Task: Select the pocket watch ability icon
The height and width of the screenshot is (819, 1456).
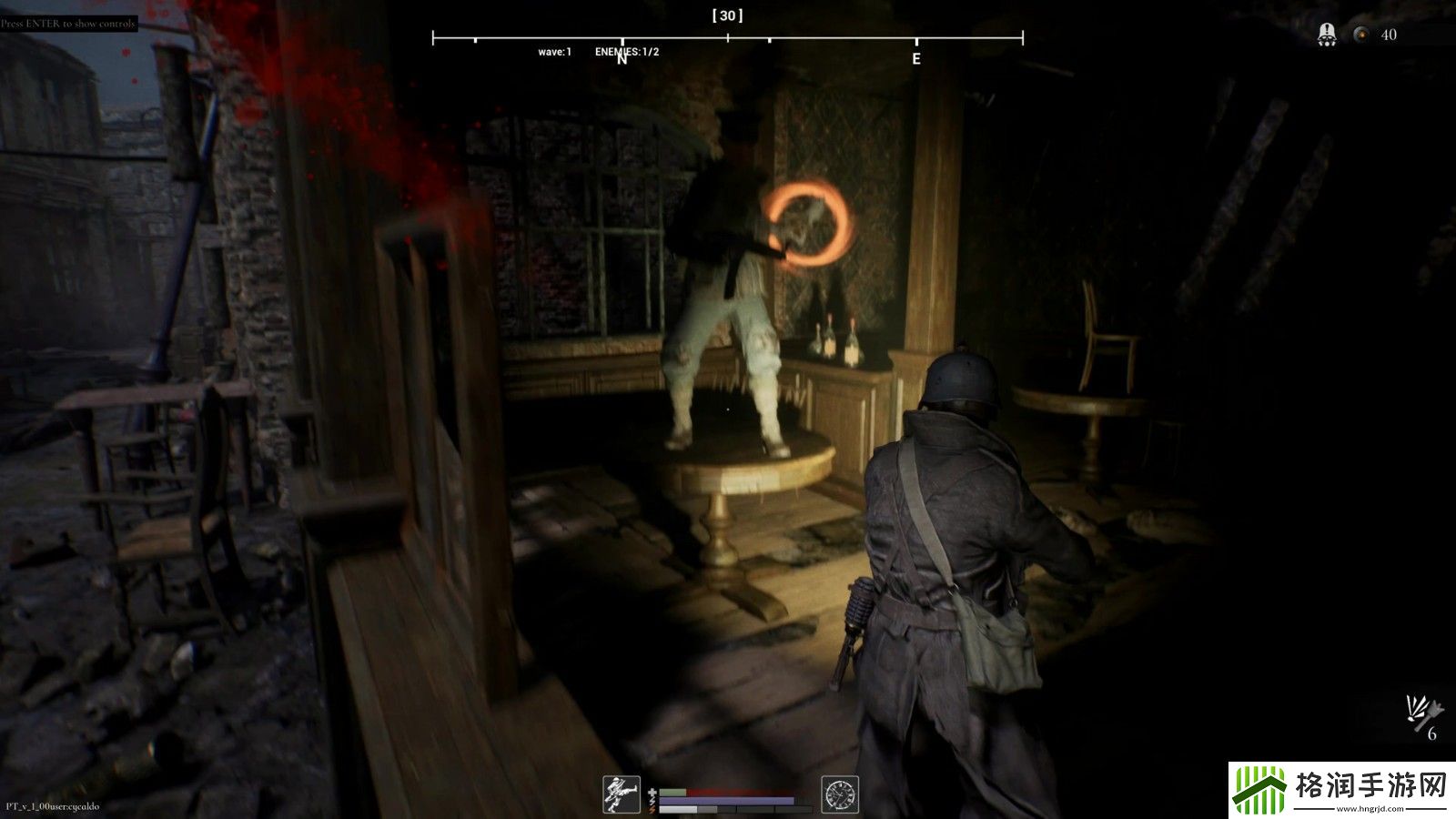Action: coord(839,794)
